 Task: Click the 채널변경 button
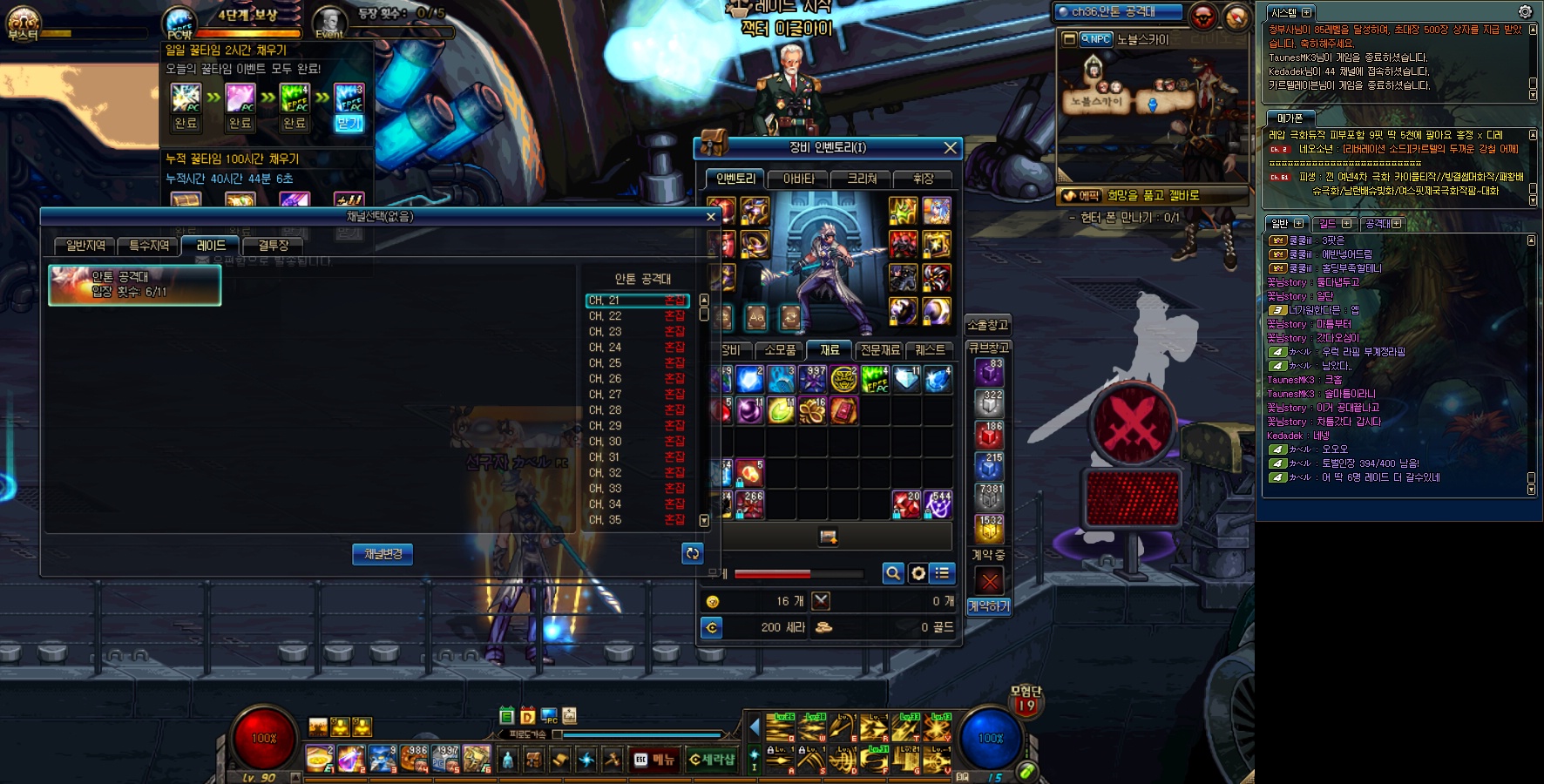[x=383, y=554]
